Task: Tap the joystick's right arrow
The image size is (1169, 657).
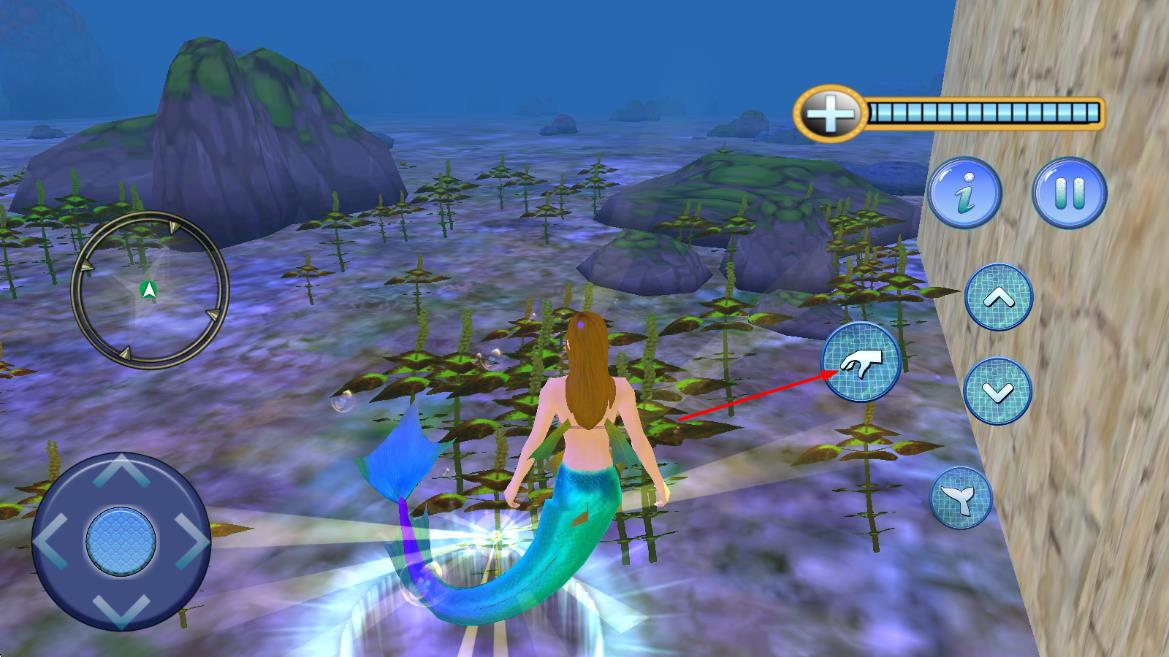Action: pyautogui.click(x=191, y=541)
